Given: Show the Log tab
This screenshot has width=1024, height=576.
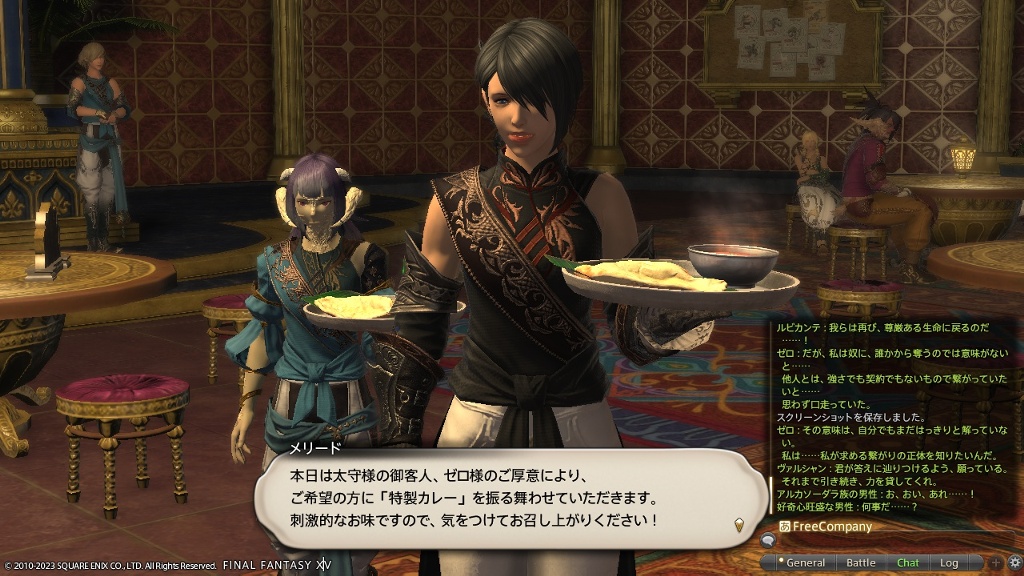Looking at the screenshot, I should point(948,563).
